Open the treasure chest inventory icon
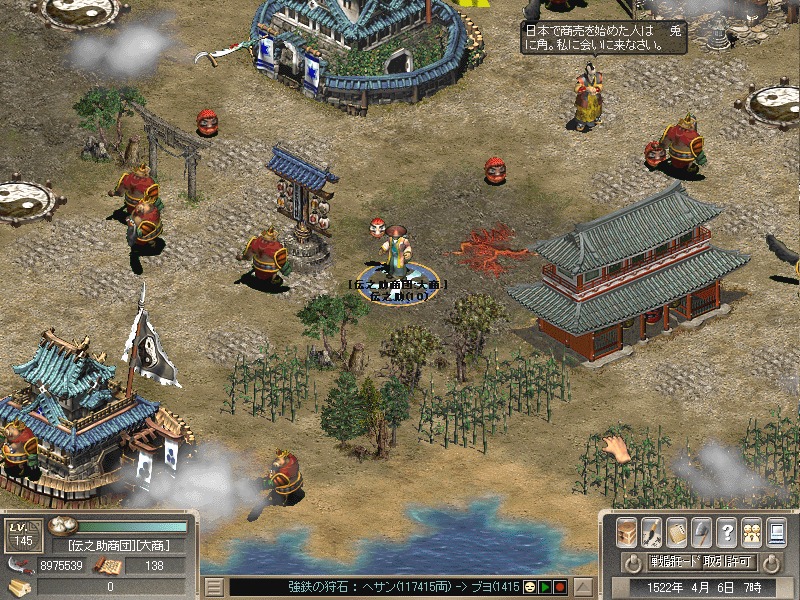Screen dimensions: 800x600 [x=627, y=531]
